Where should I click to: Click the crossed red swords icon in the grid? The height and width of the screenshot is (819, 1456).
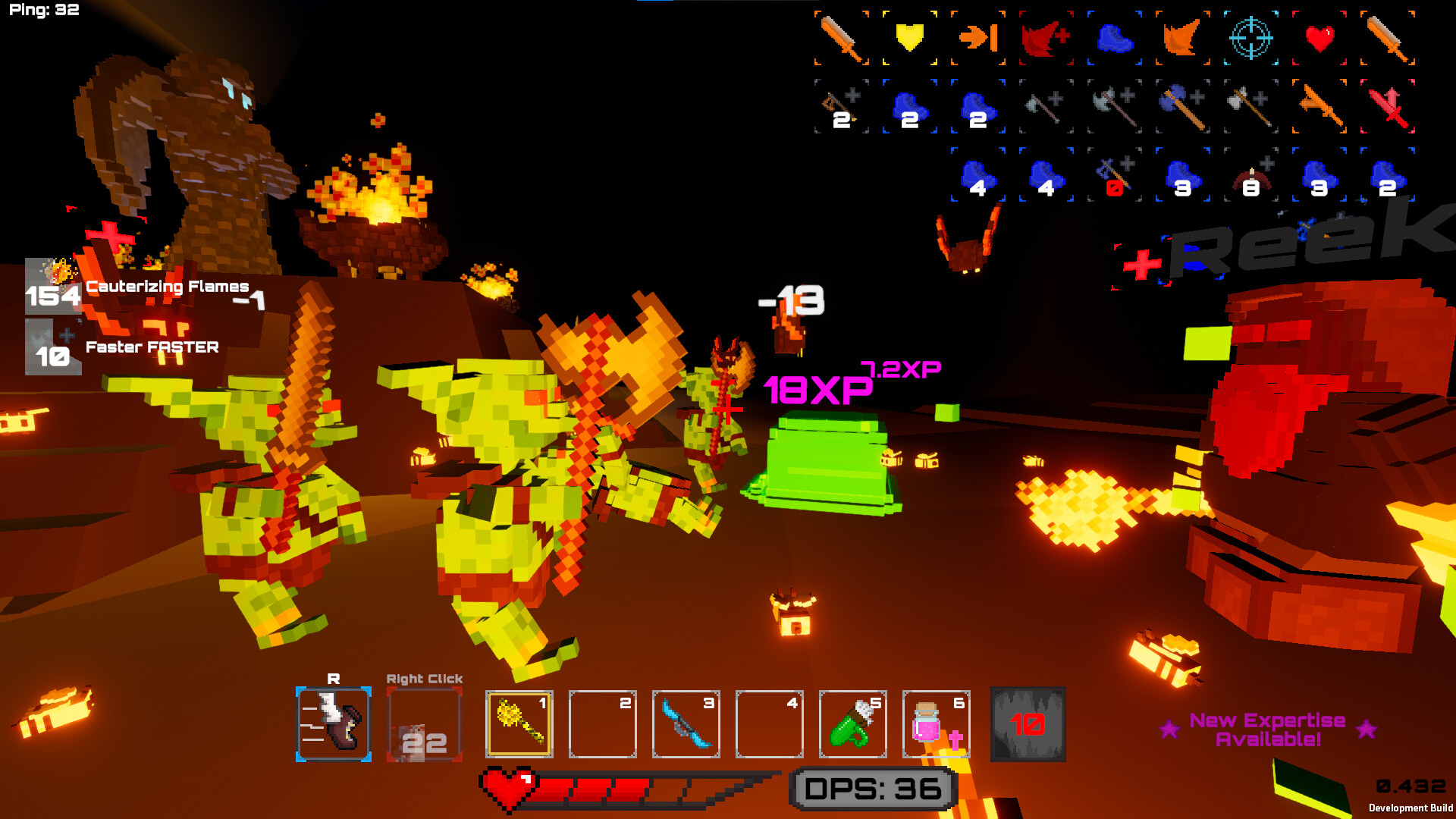tap(1389, 106)
